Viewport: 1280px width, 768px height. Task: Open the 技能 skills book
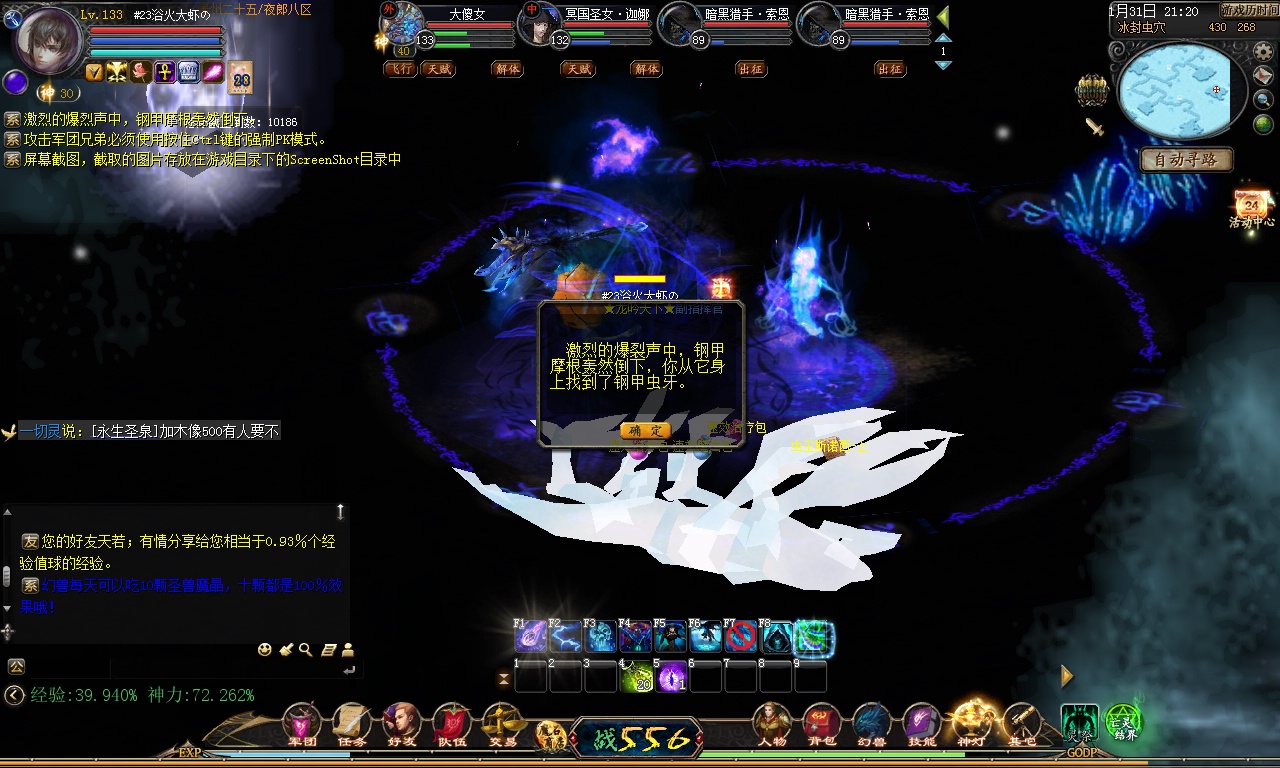(x=922, y=724)
